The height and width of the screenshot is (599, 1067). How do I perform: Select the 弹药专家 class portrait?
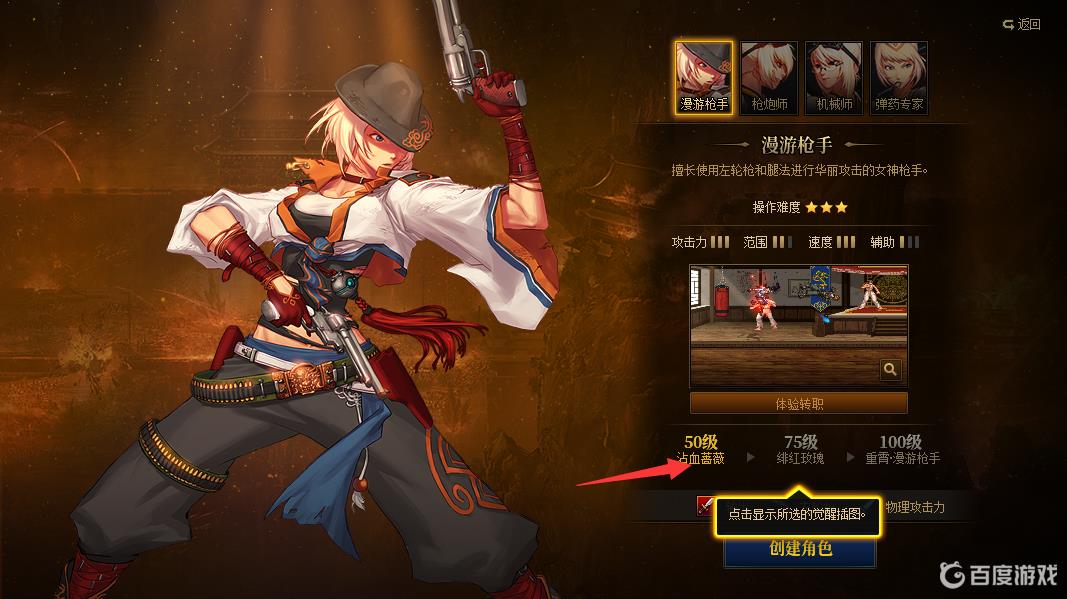(899, 77)
